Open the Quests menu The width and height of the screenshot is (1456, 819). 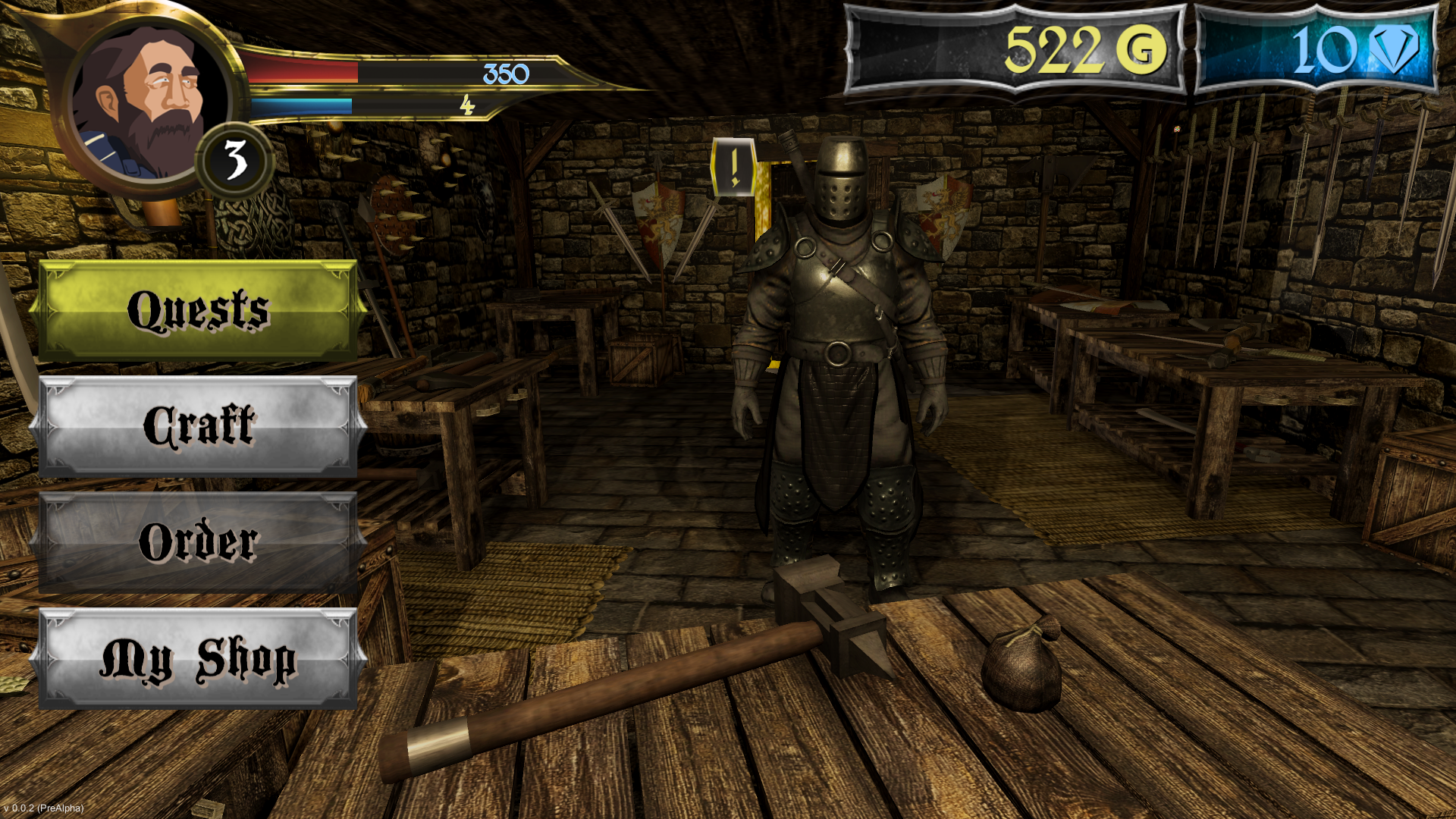(198, 310)
